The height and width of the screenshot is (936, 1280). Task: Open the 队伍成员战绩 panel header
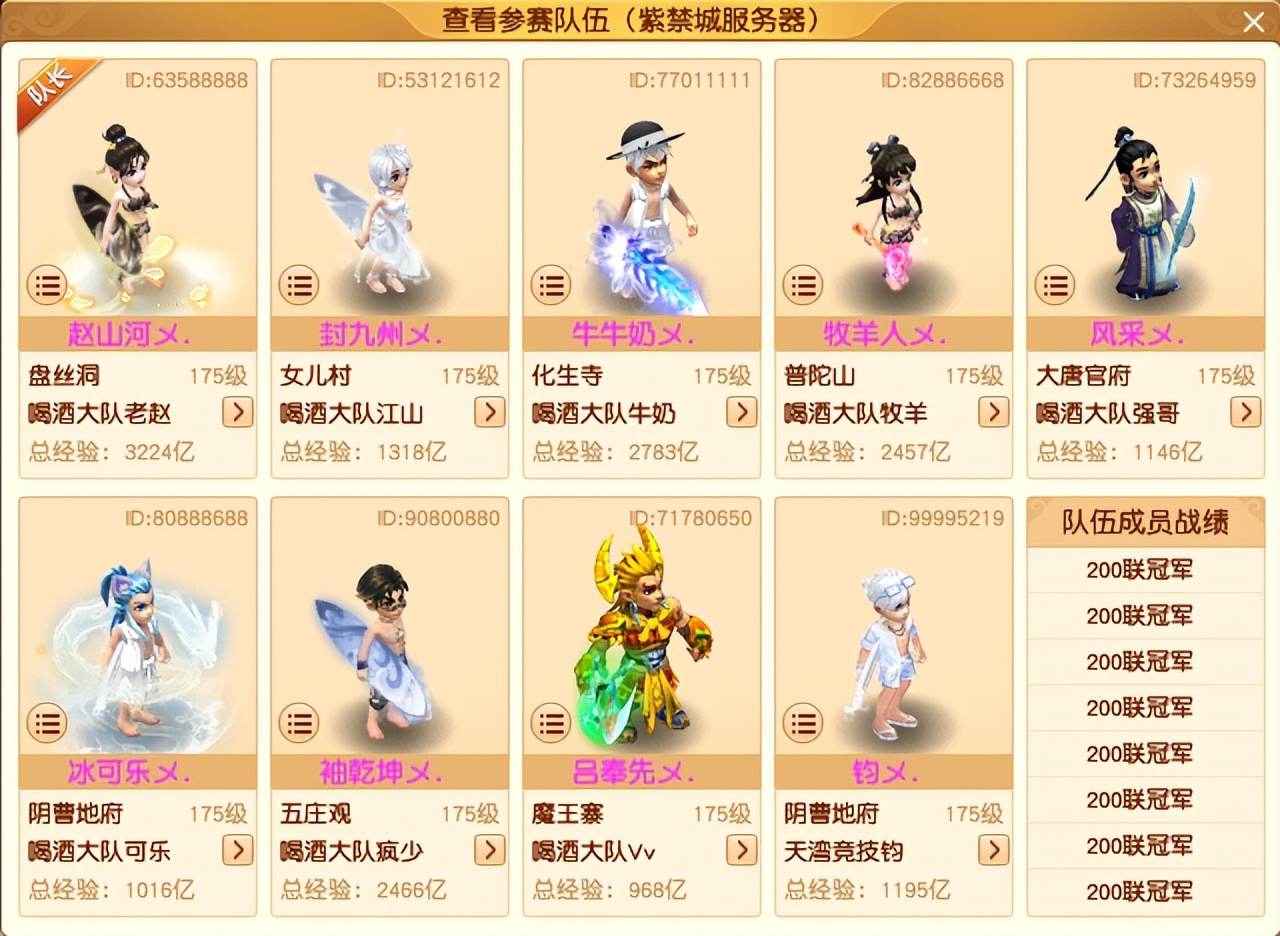1145,522
